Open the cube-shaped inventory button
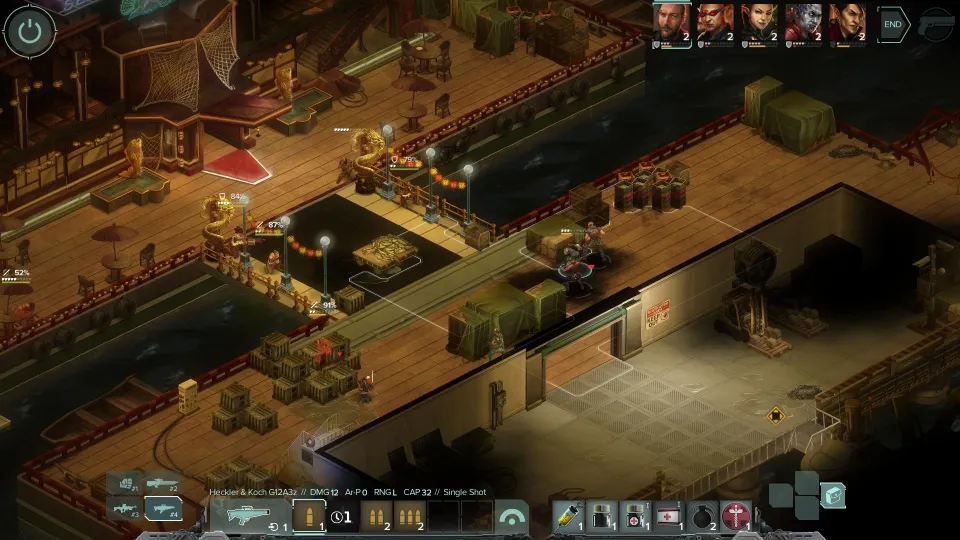Screen dimensions: 960x540 point(832,494)
